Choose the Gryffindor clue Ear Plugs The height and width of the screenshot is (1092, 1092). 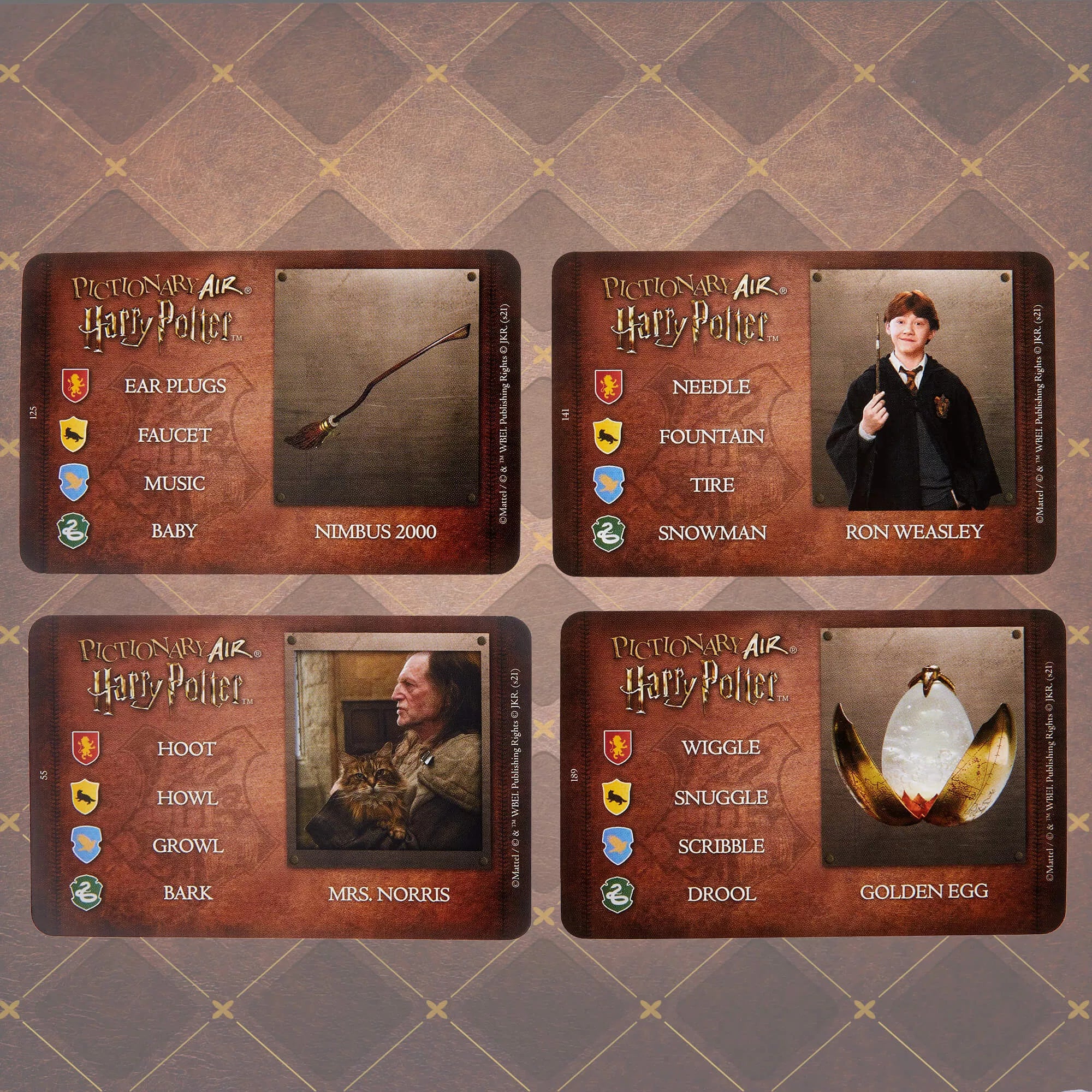click(175, 386)
